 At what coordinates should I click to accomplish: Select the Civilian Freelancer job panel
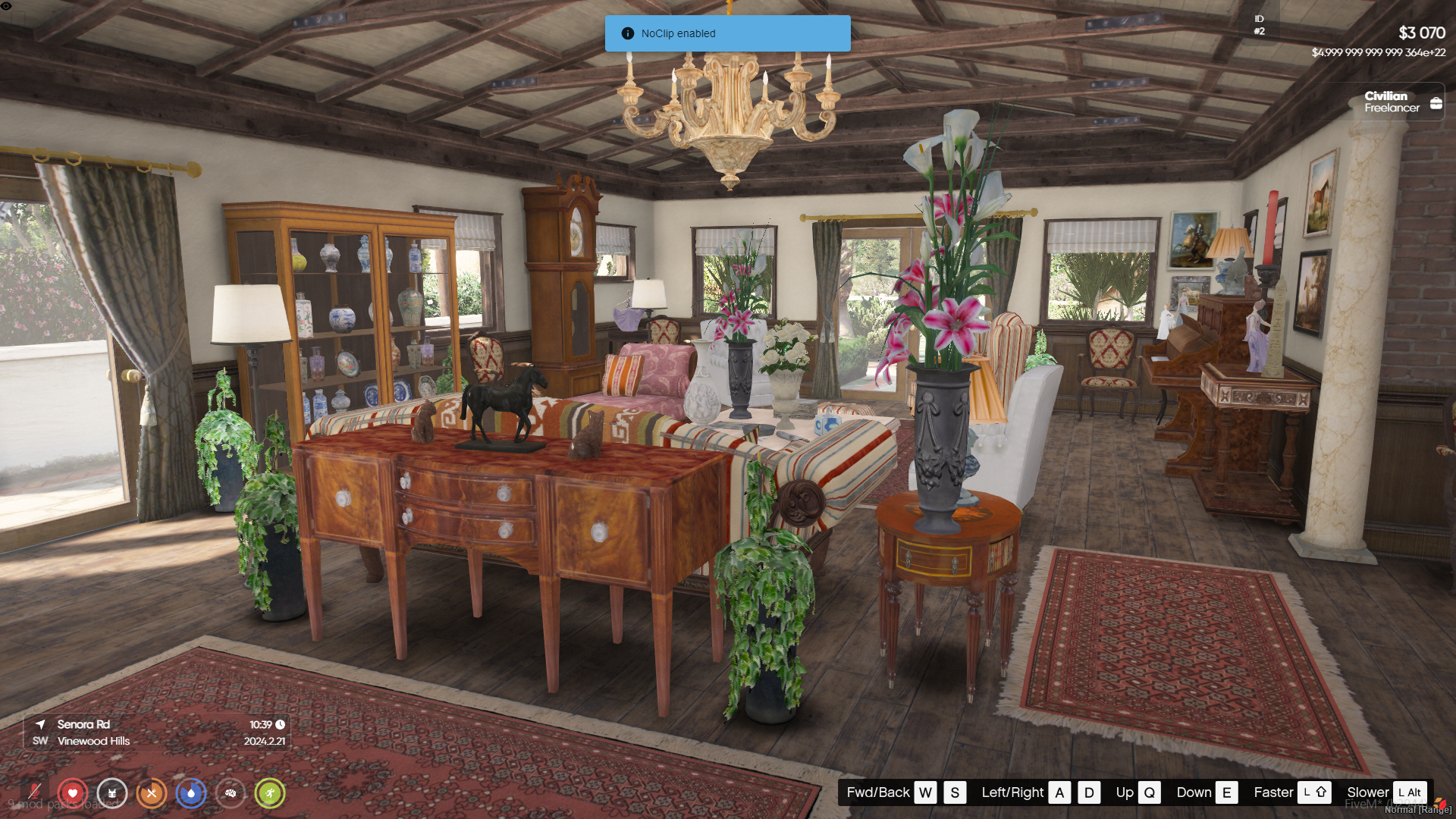click(1401, 102)
